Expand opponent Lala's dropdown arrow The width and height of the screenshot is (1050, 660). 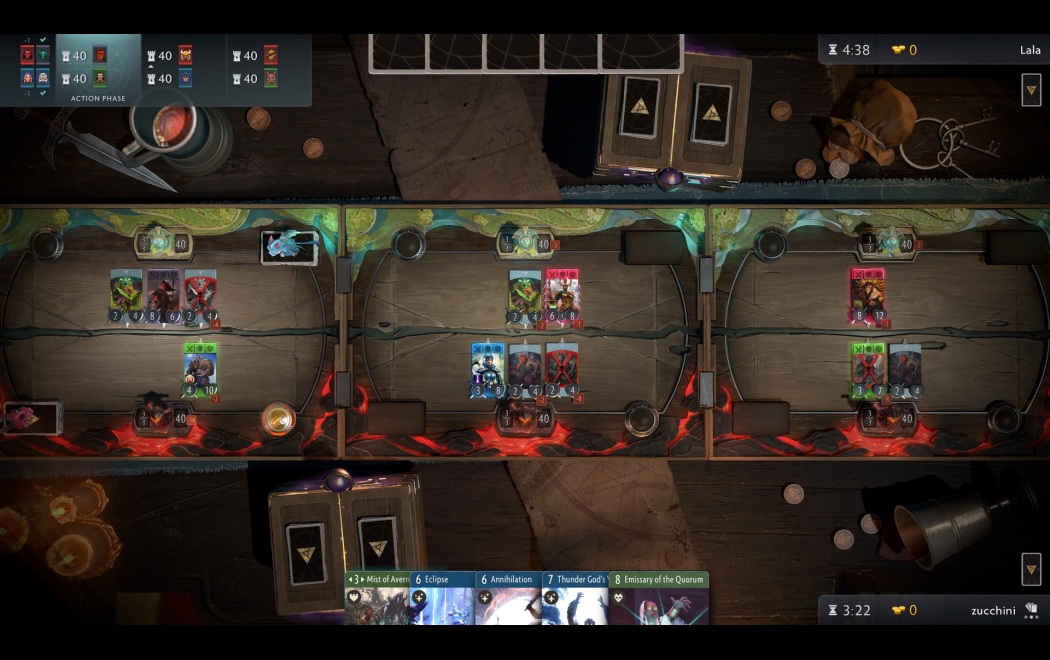click(1031, 91)
